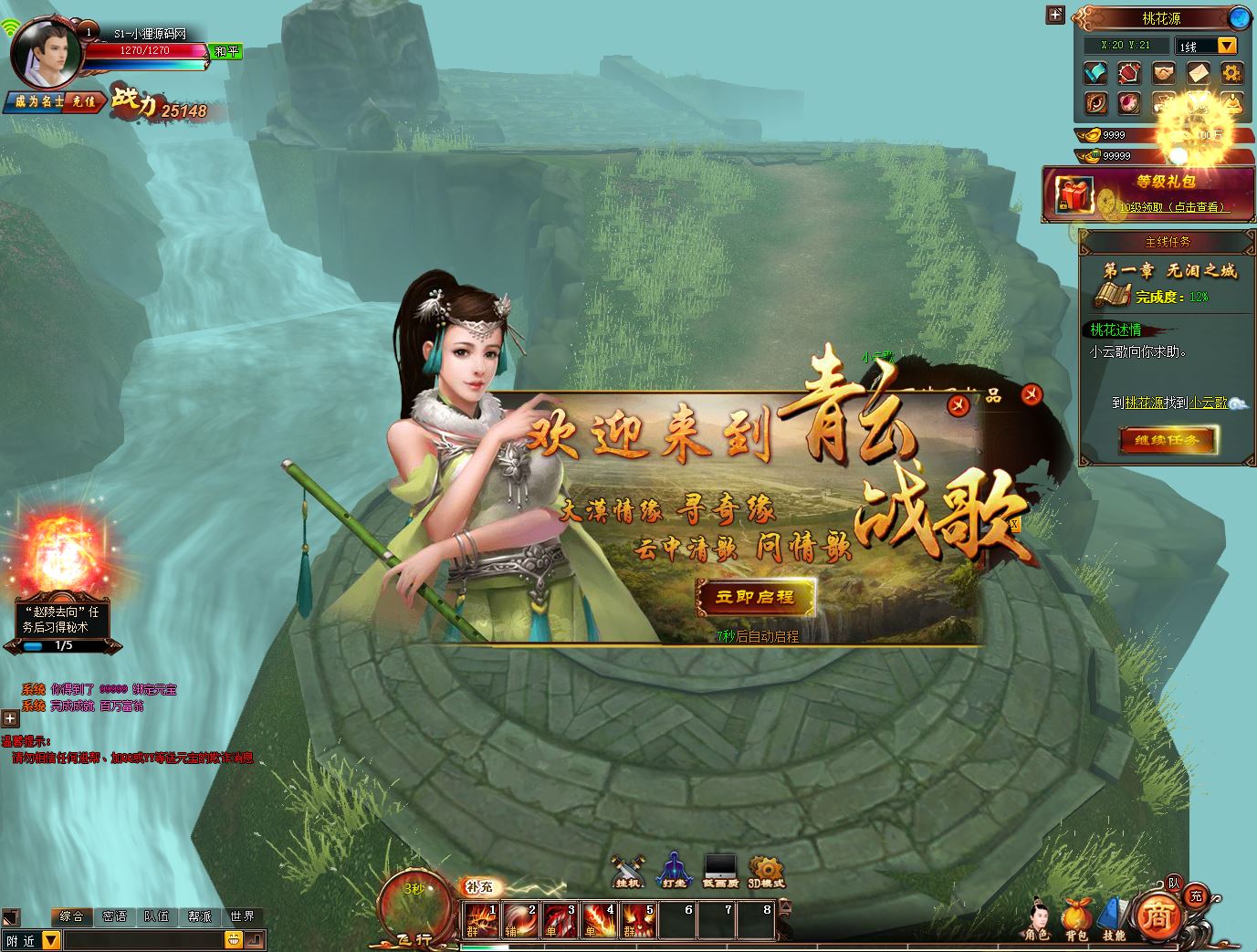Viewport: 1257px width, 952px height.
Task: Toggle 挂机 auto-battle with crossed swords
Action: (x=628, y=871)
